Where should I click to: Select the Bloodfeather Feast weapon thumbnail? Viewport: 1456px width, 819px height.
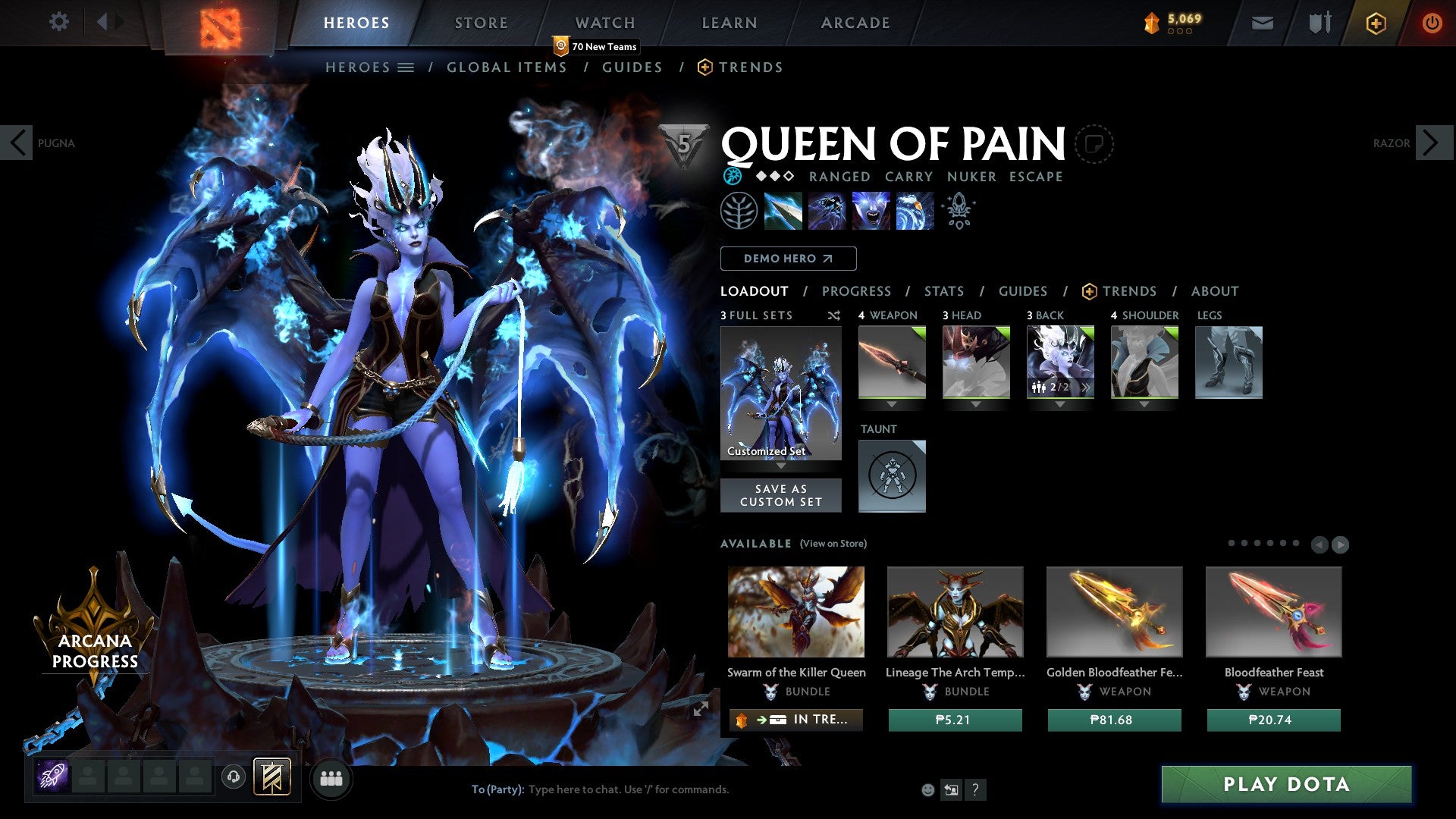coord(1274,611)
